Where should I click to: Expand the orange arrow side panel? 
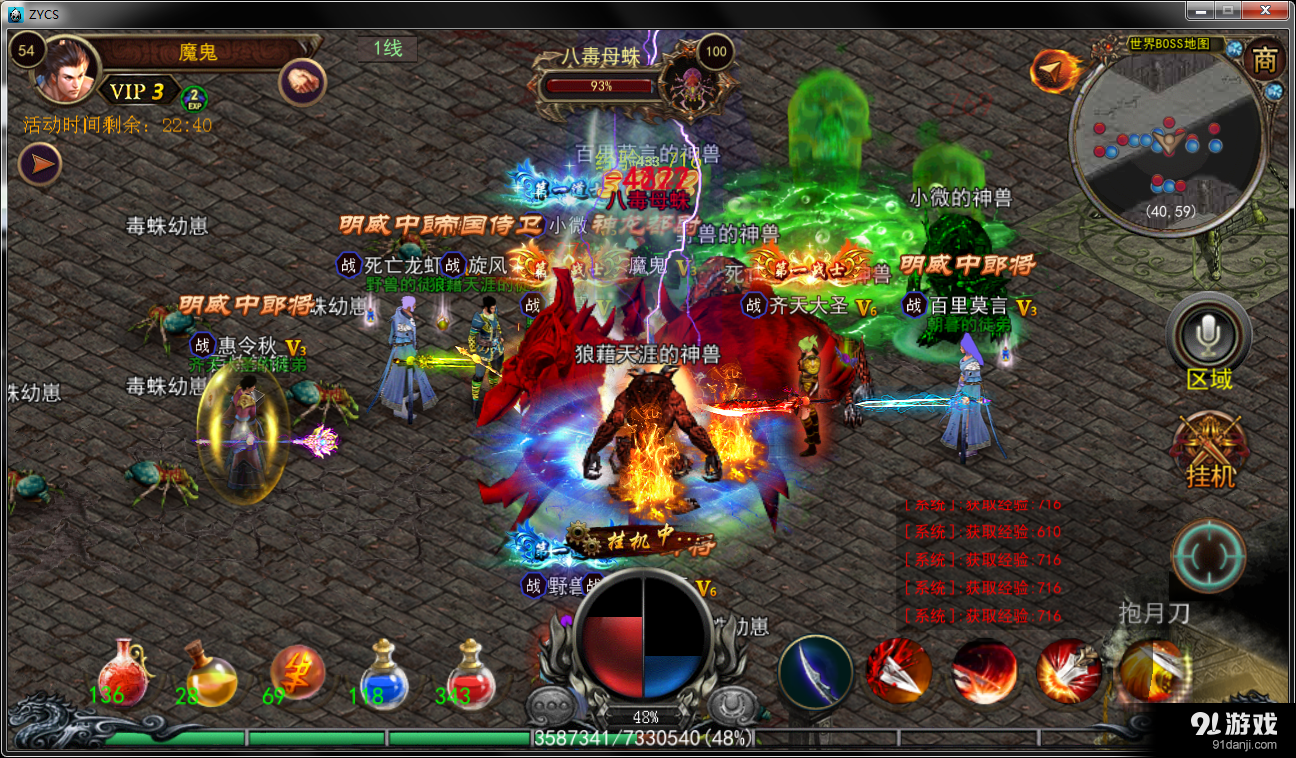tap(40, 164)
